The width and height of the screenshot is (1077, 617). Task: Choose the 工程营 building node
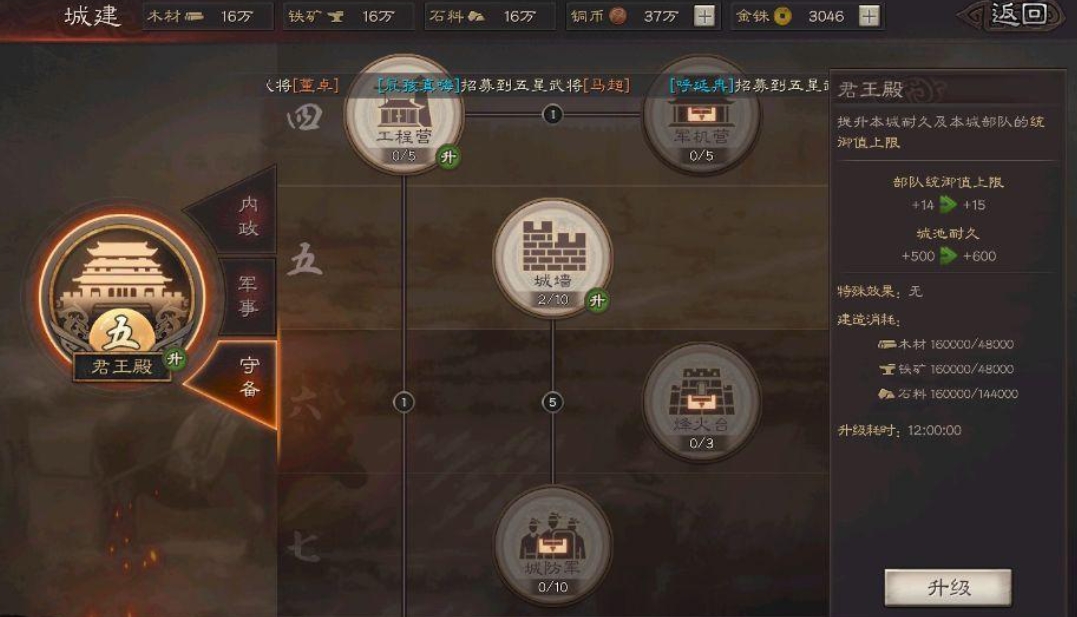coord(404,113)
